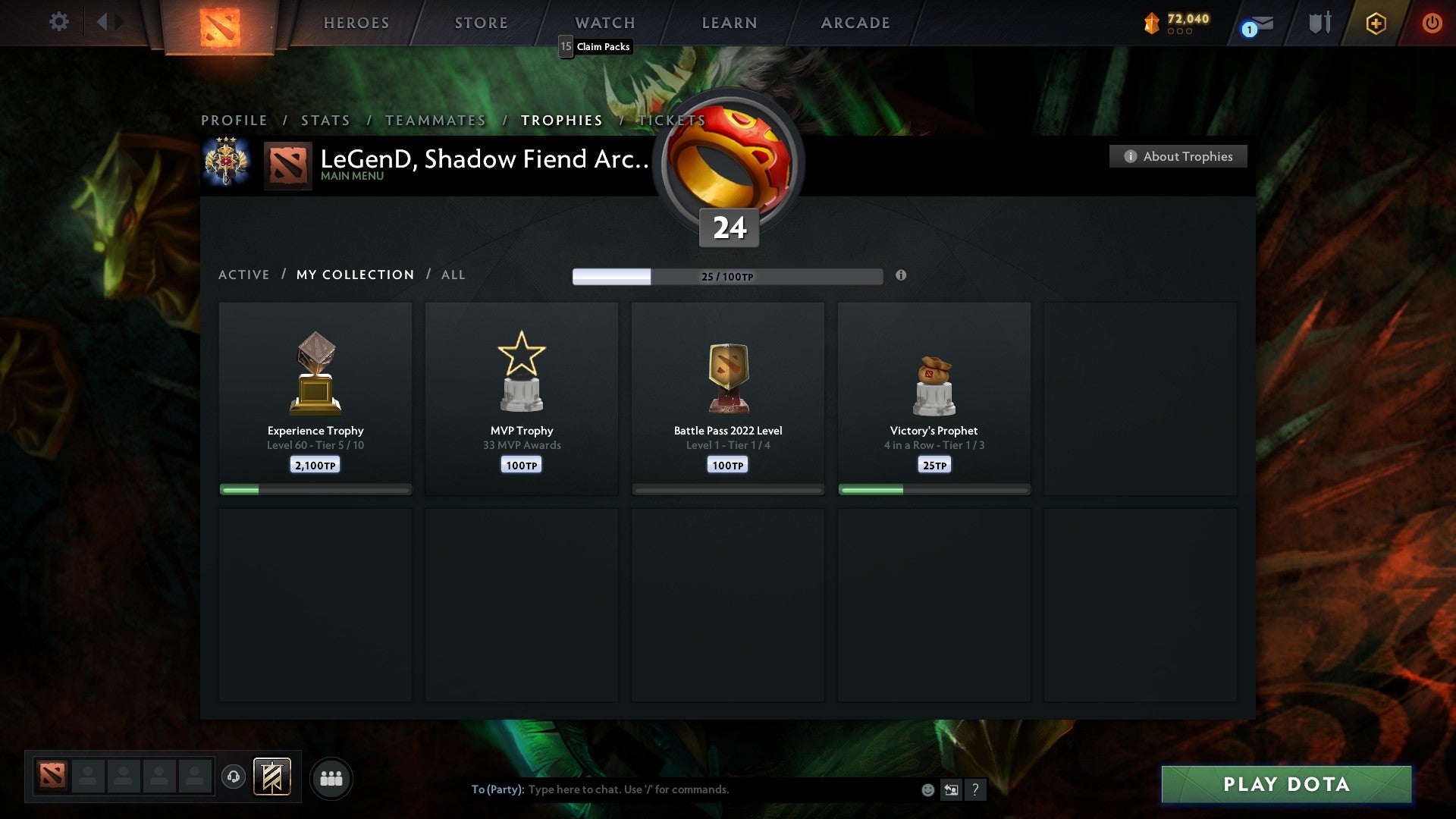Viewport: 1456px width, 819px height.
Task: Open the guild banner icon
Action: click(x=271, y=777)
